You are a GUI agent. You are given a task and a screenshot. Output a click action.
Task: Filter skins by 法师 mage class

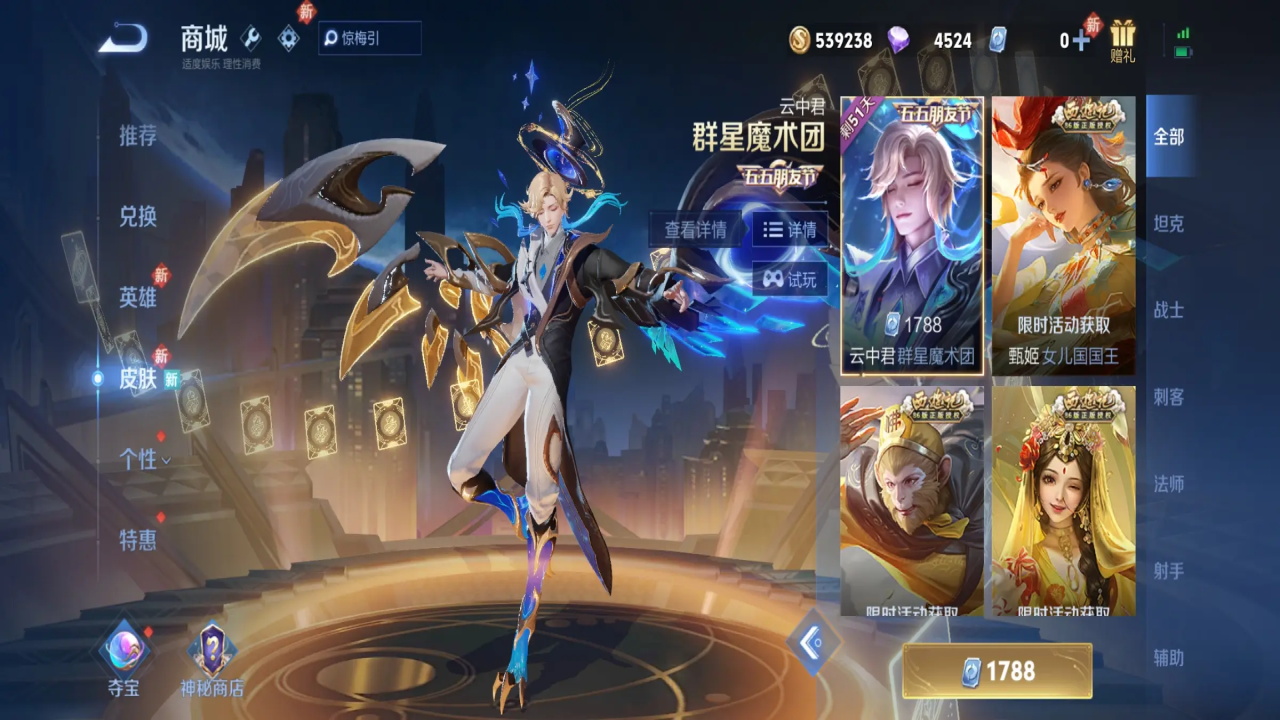pos(1169,484)
